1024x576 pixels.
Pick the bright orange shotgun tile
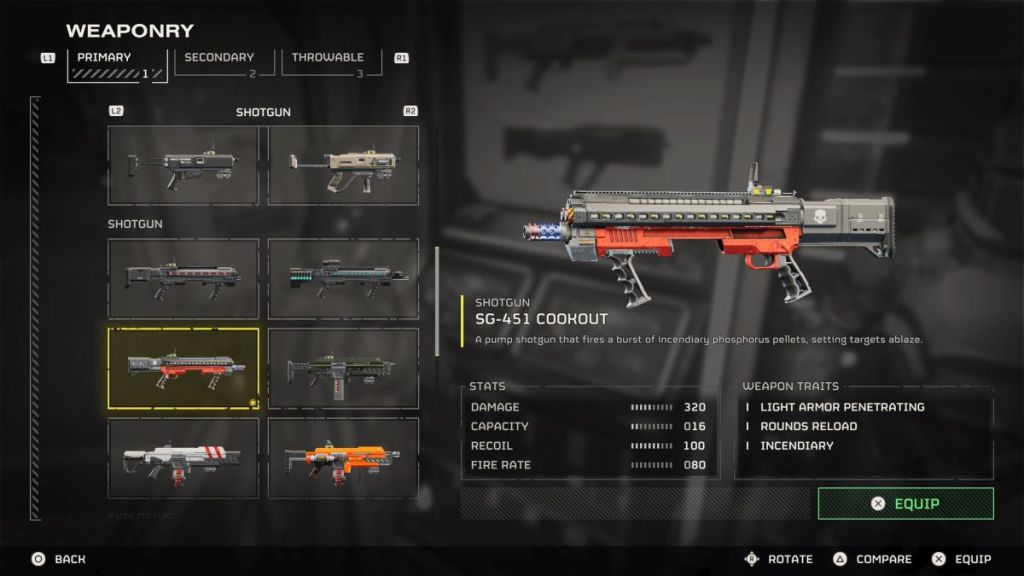tap(343, 458)
